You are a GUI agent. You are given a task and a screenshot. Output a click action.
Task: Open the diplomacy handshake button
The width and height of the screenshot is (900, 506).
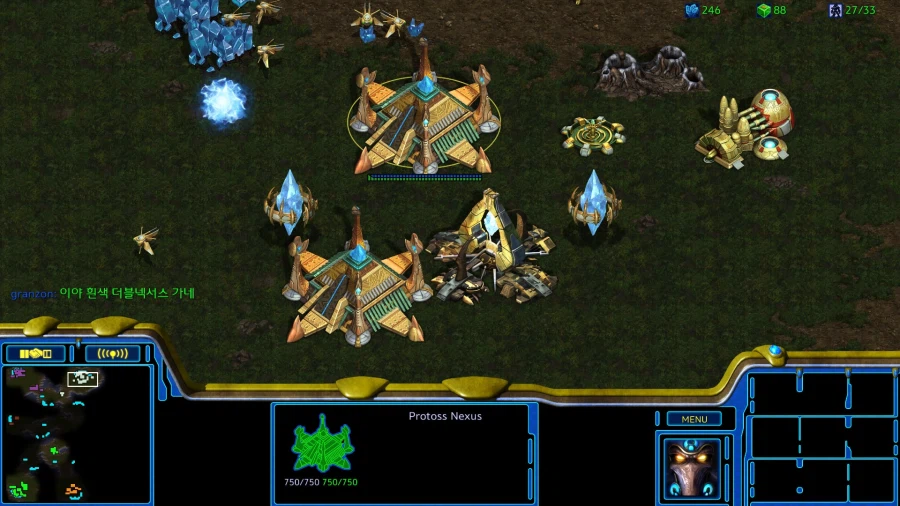point(36,353)
